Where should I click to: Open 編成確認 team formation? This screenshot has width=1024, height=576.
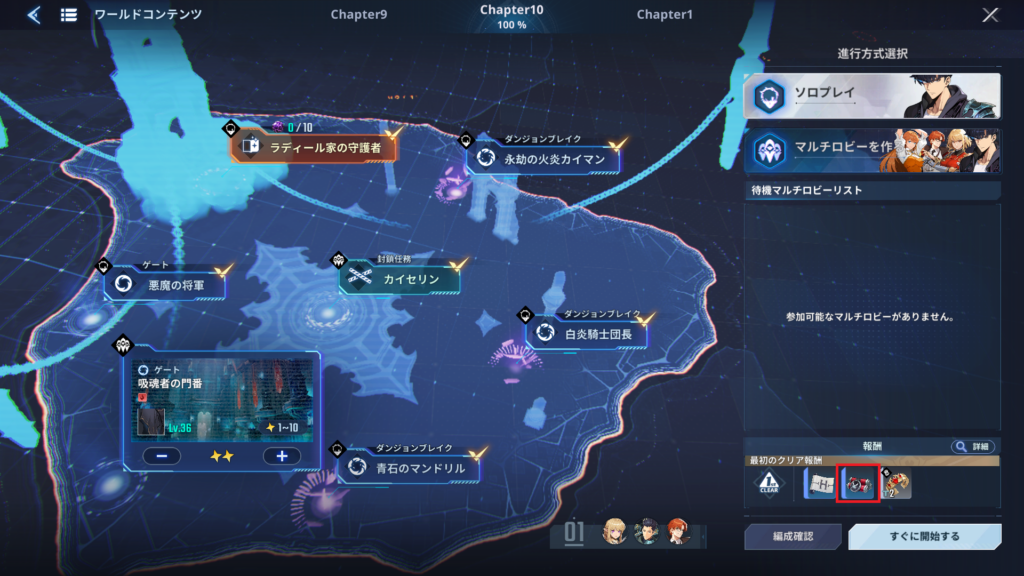click(792, 537)
